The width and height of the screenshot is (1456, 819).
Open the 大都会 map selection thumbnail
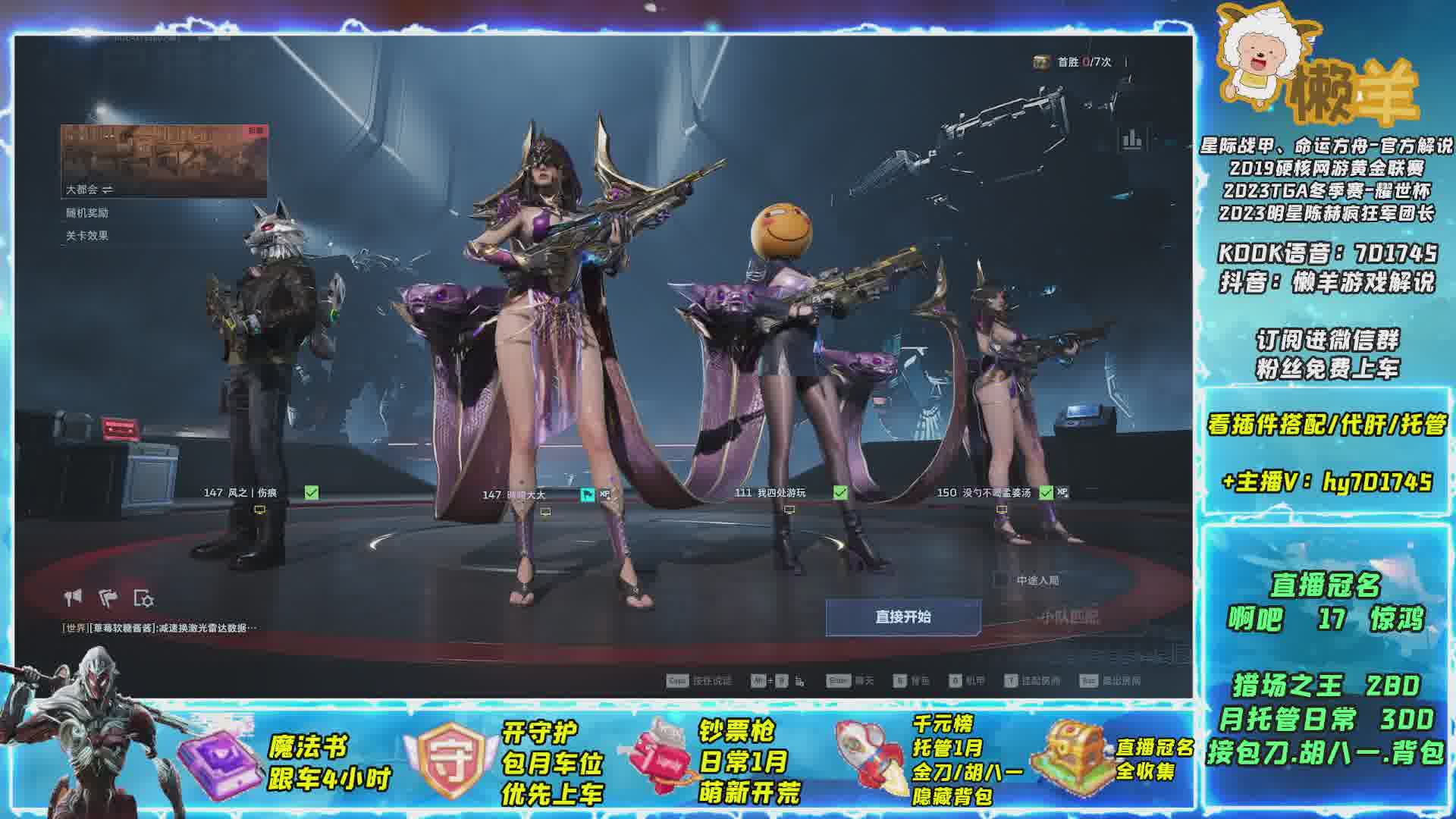point(165,161)
